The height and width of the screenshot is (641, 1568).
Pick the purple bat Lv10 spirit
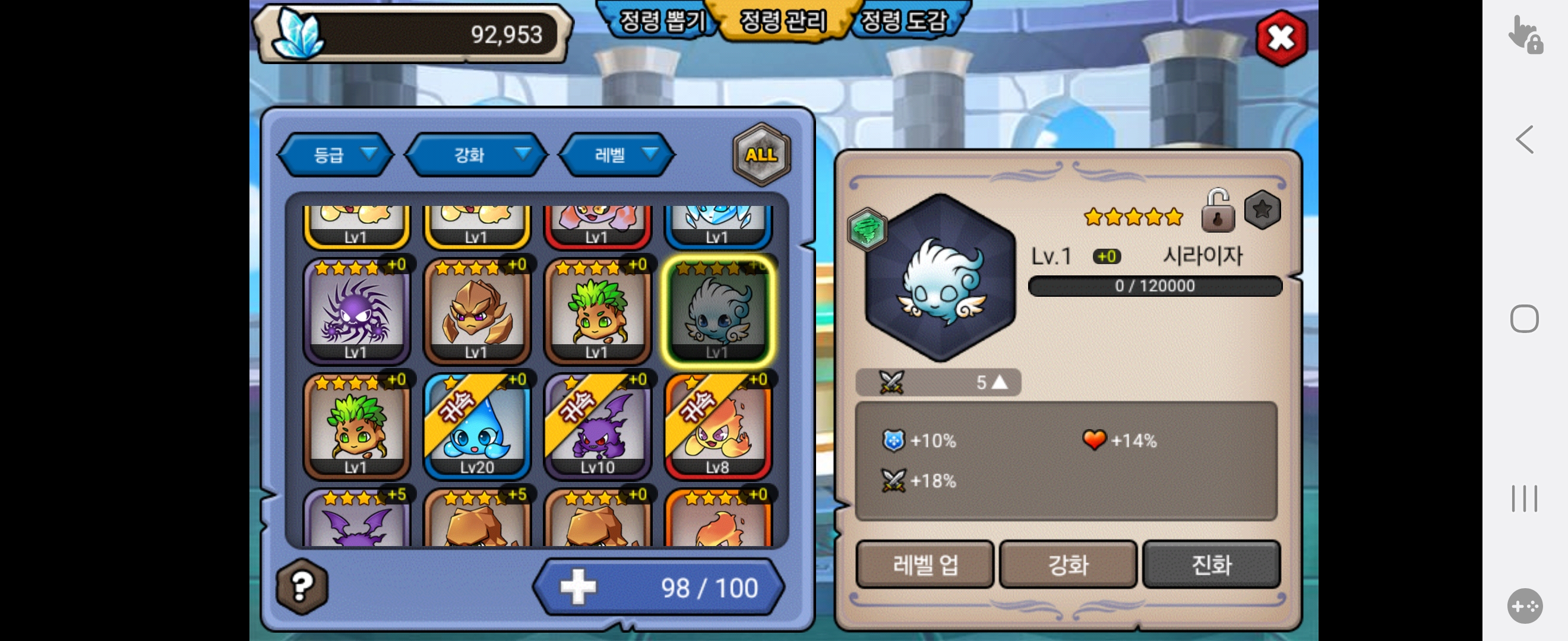click(597, 427)
